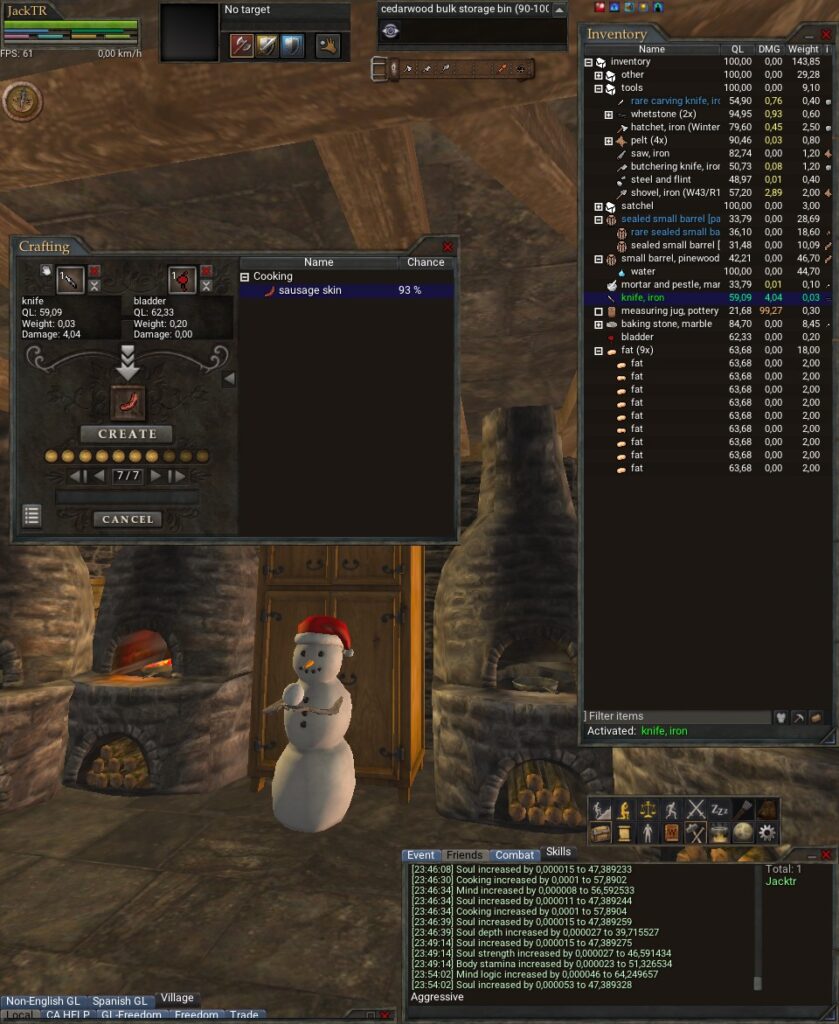This screenshot has width=839, height=1024.
Task: Click the compass icon
Action: pos(22,98)
